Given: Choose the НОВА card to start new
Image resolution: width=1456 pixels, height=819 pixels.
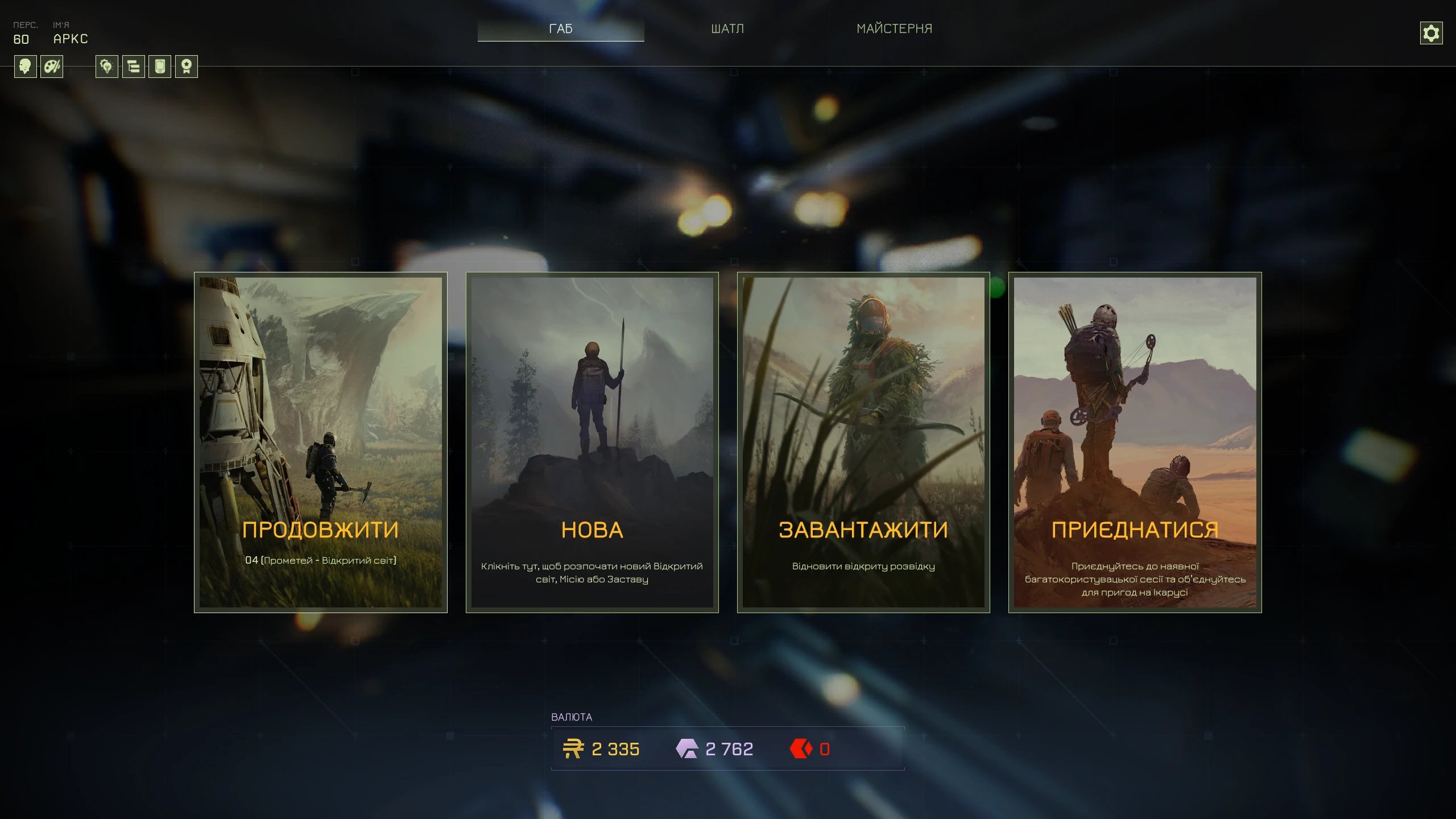Looking at the screenshot, I should click(x=592, y=442).
